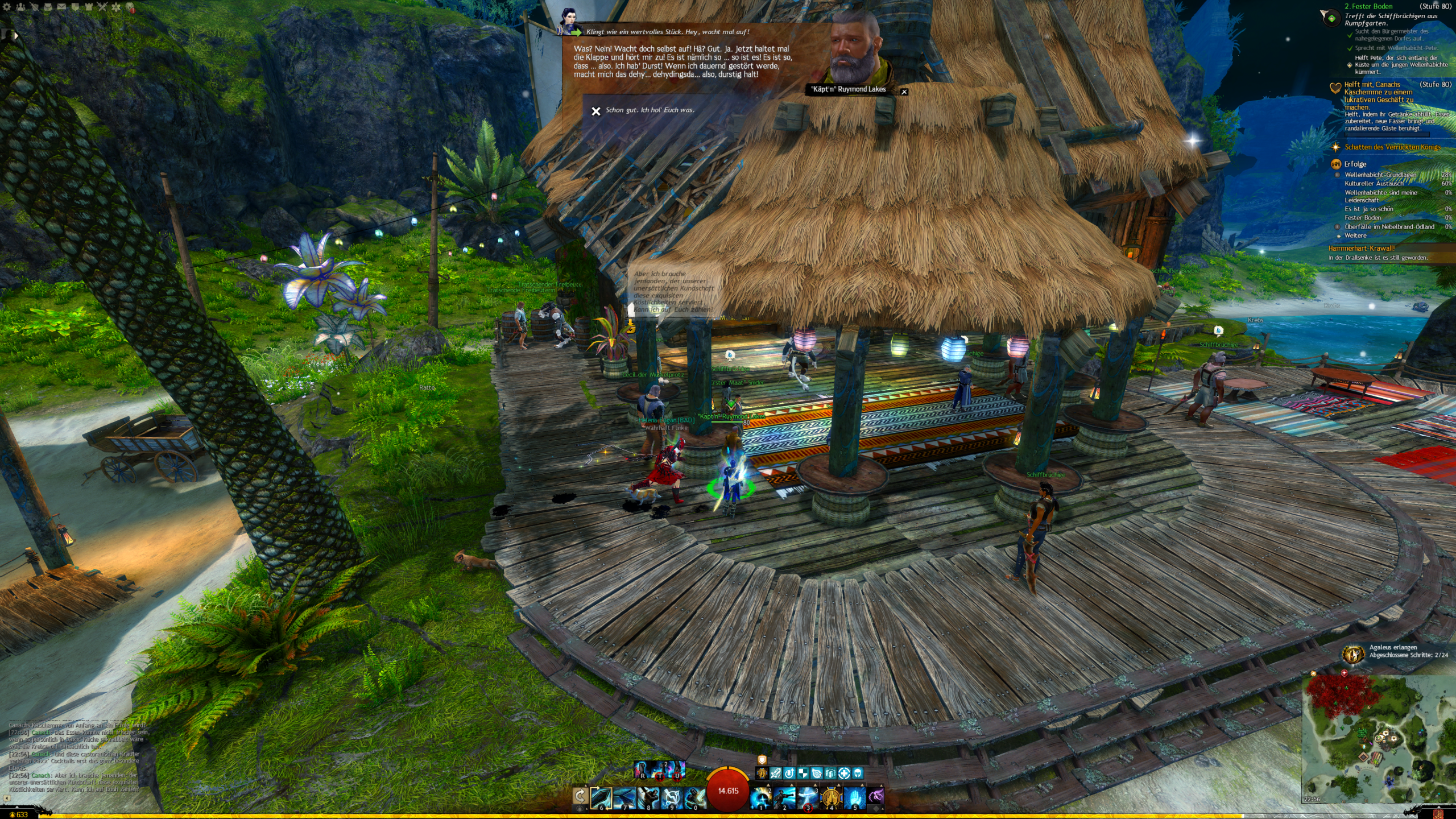Trigger the golden elite skill in slot 4
Viewport: 1456px width, 819px height.
click(x=831, y=797)
